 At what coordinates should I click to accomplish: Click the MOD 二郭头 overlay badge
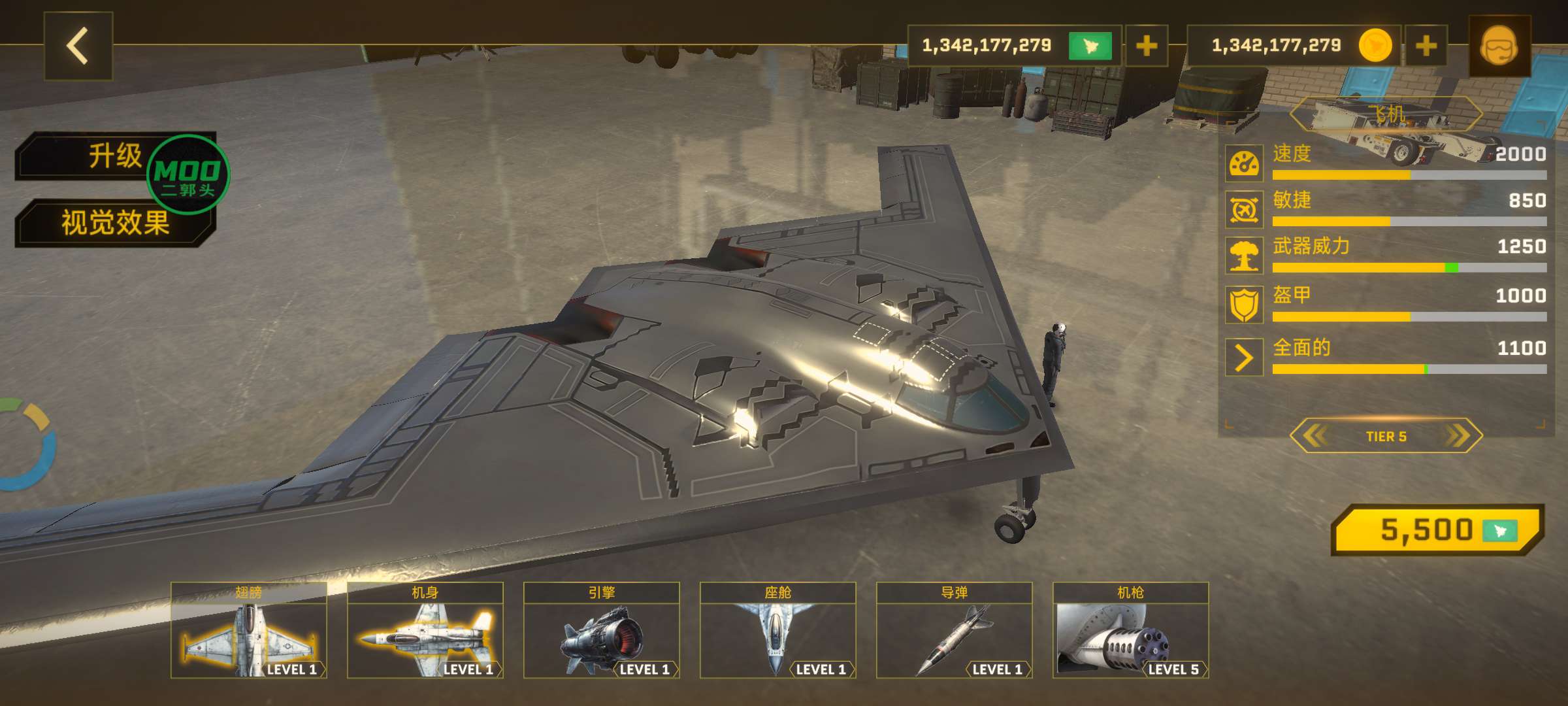(188, 175)
